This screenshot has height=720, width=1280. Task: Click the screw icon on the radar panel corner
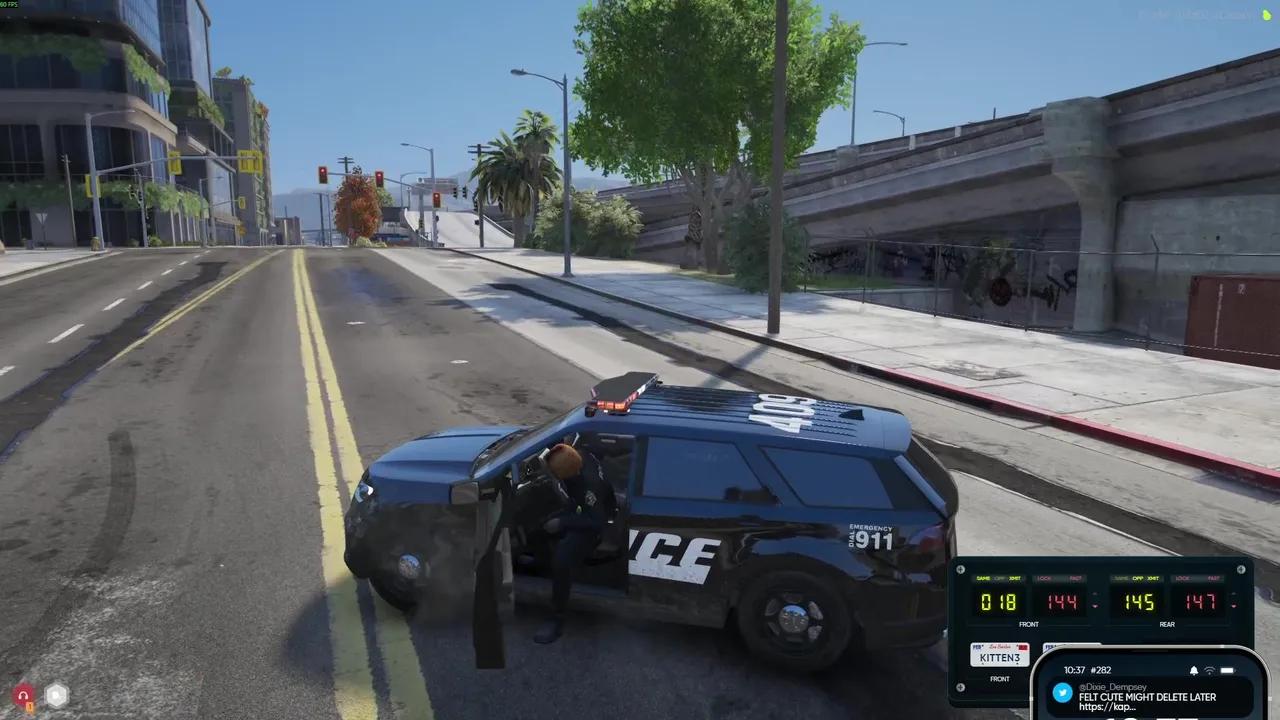960,570
